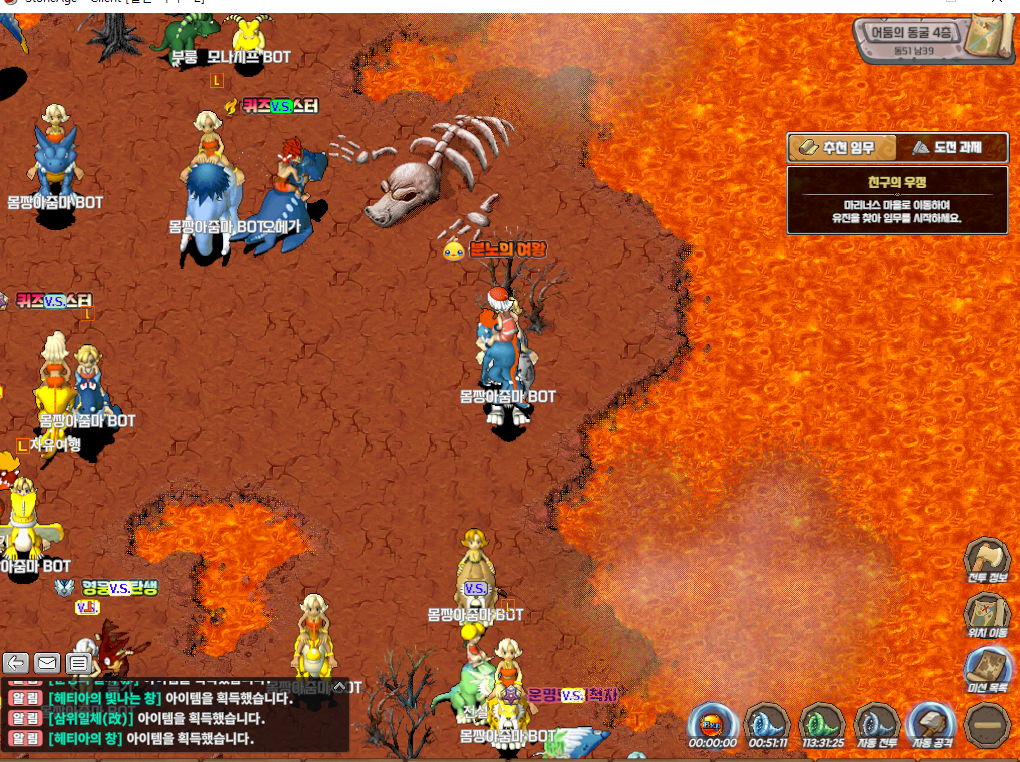Click the 헤티아의 빛나는 창 item link in chat
The image size is (1020, 762).
tap(98, 698)
